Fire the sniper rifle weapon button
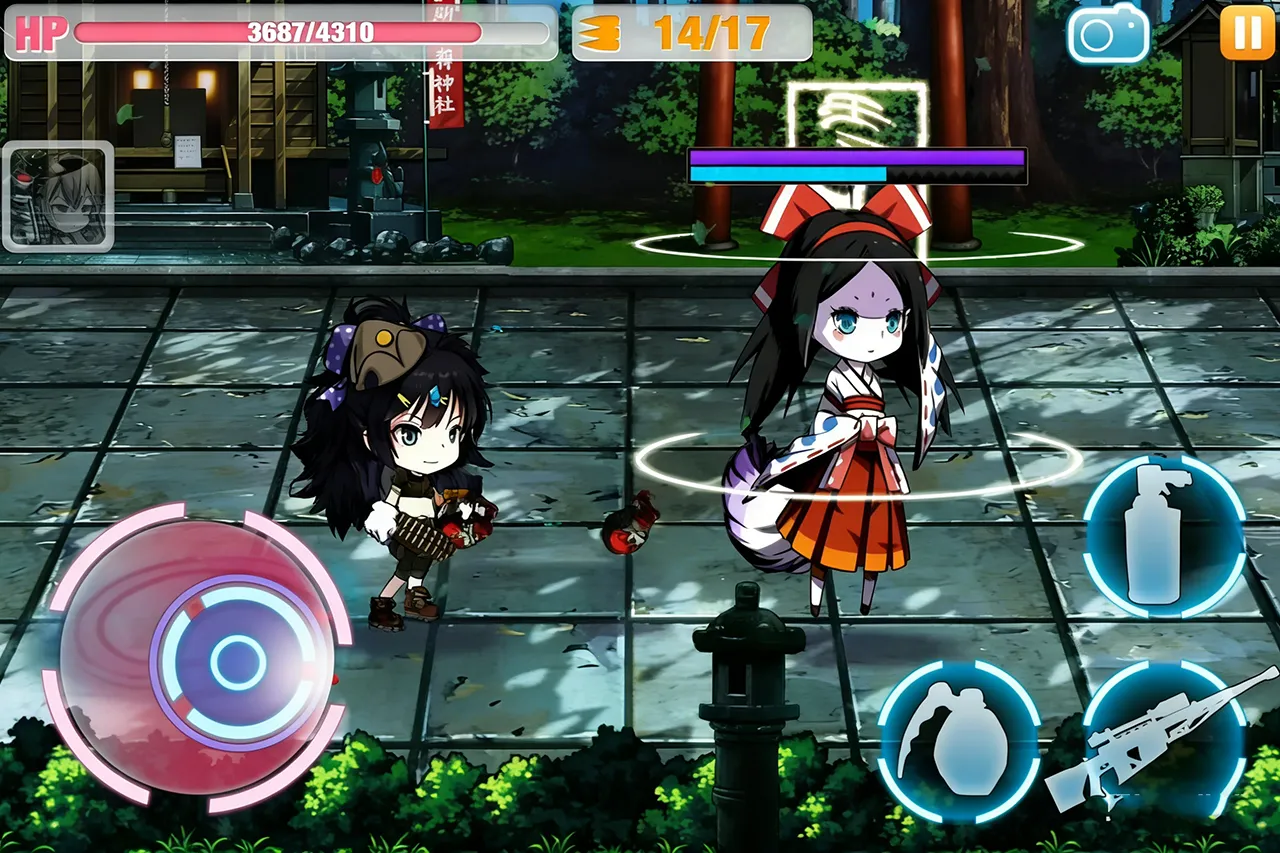Screen dimensions: 1280x853 [x=1165, y=740]
